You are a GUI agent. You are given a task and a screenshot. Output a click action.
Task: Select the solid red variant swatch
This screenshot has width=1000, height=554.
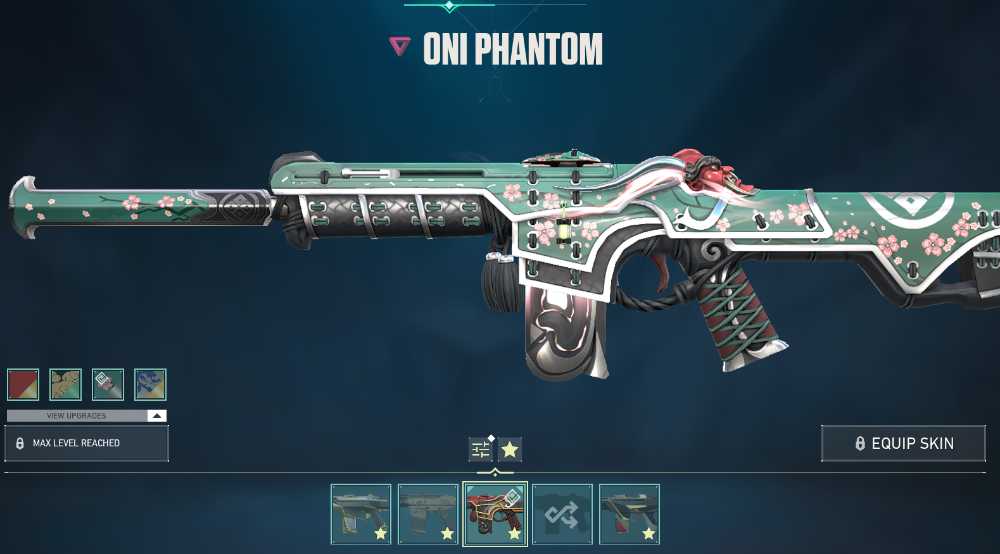(x=23, y=384)
